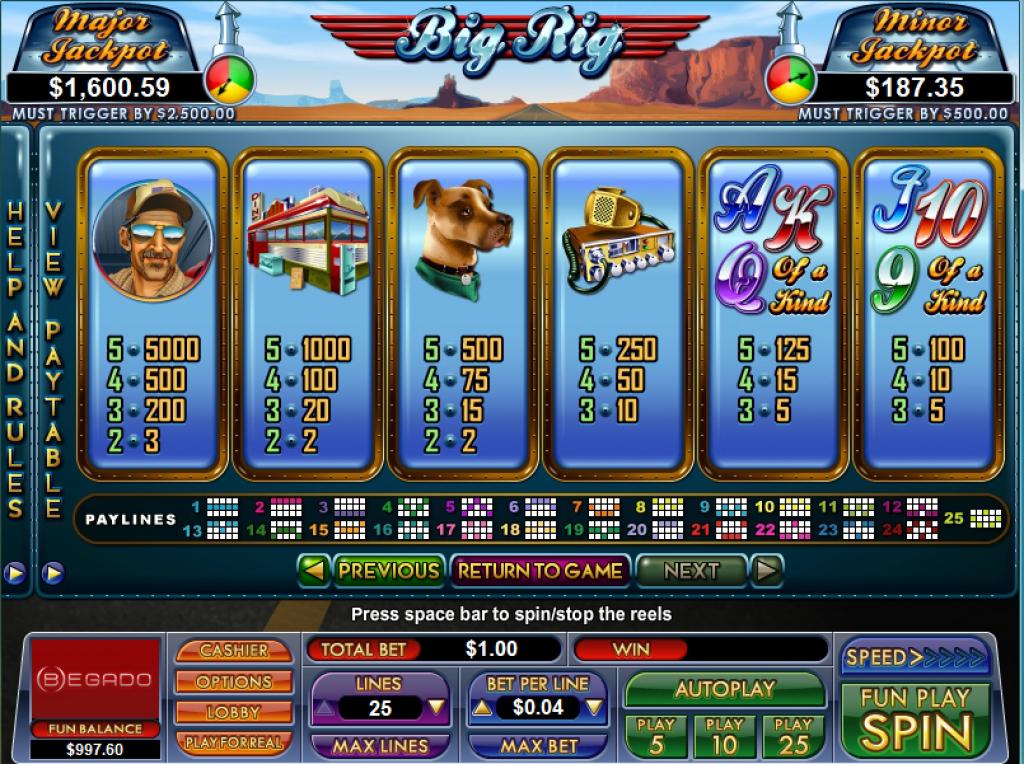Open the Options menu
This screenshot has height=764, width=1024.
coord(234,681)
